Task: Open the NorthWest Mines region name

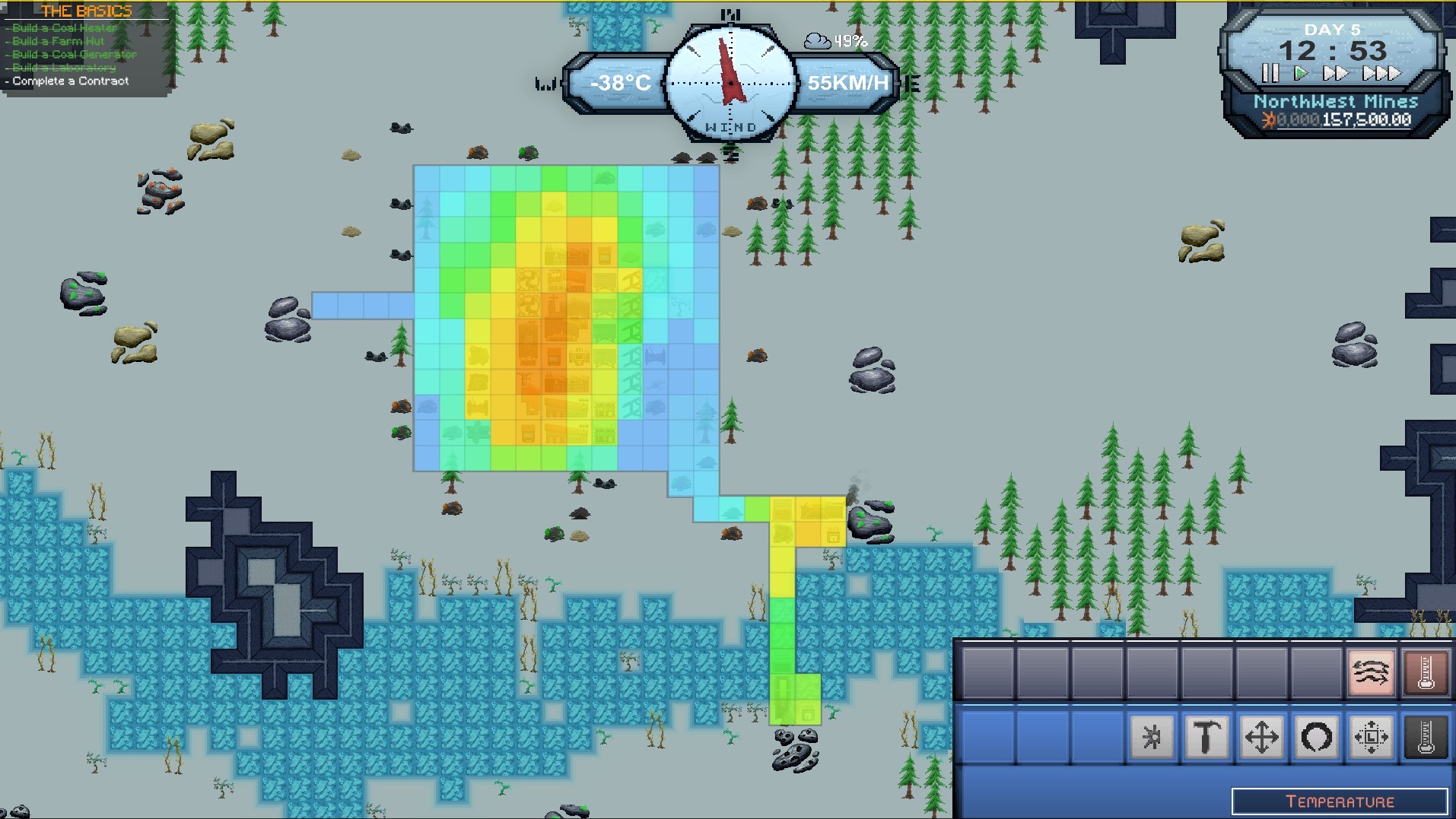Action: pyautogui.click(x=1336, y=100)
